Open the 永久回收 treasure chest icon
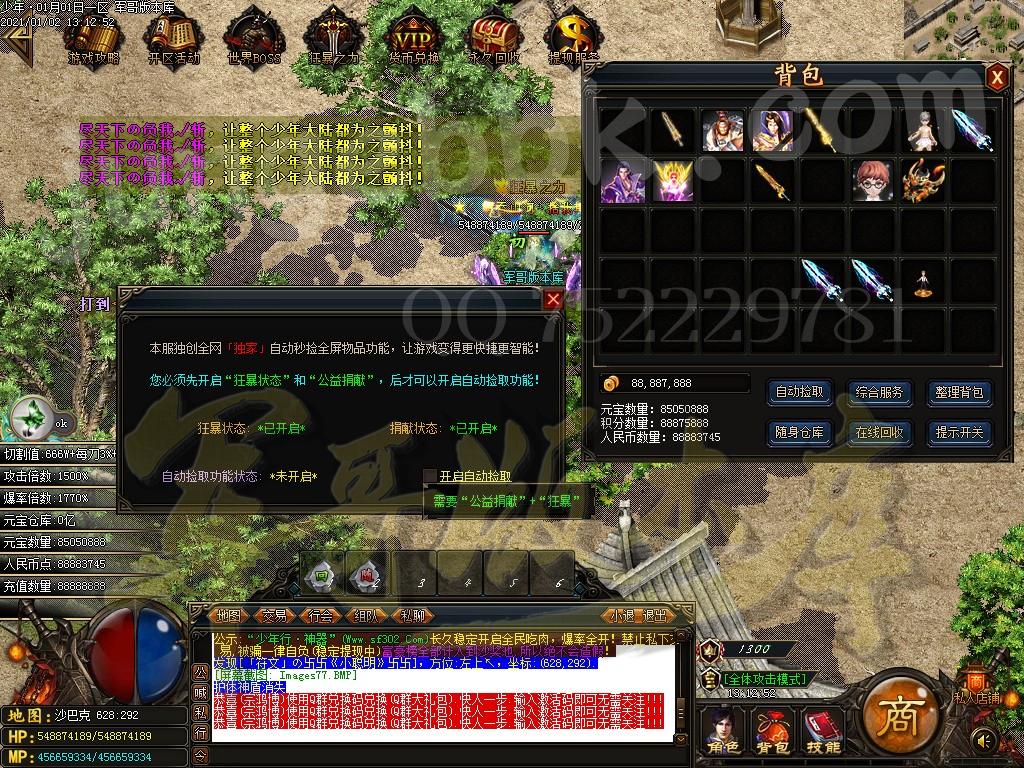1024x768 pixels. (493, 40)
